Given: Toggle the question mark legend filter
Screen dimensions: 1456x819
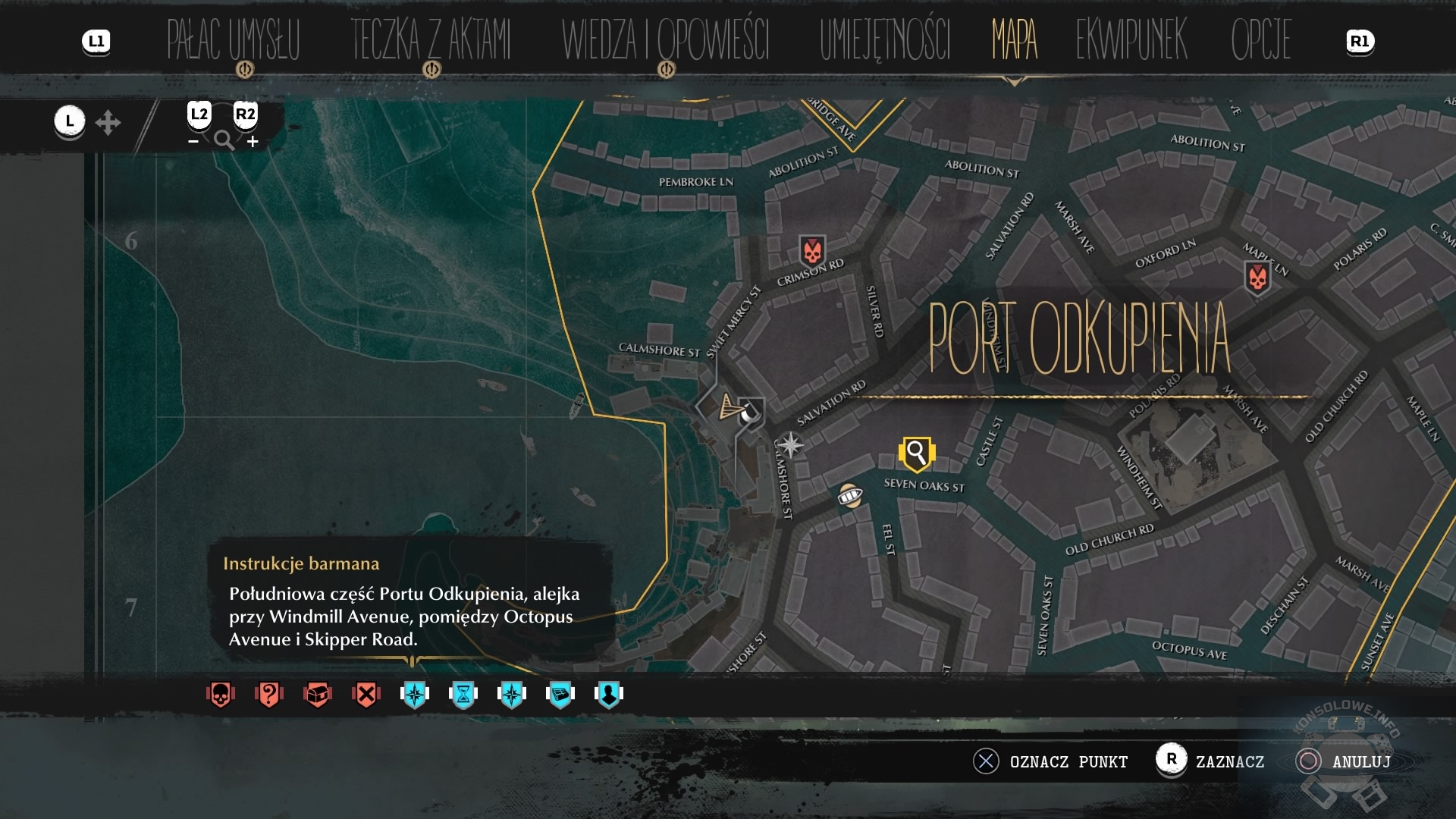Looking at the screenshot, I should click(268, 694).
